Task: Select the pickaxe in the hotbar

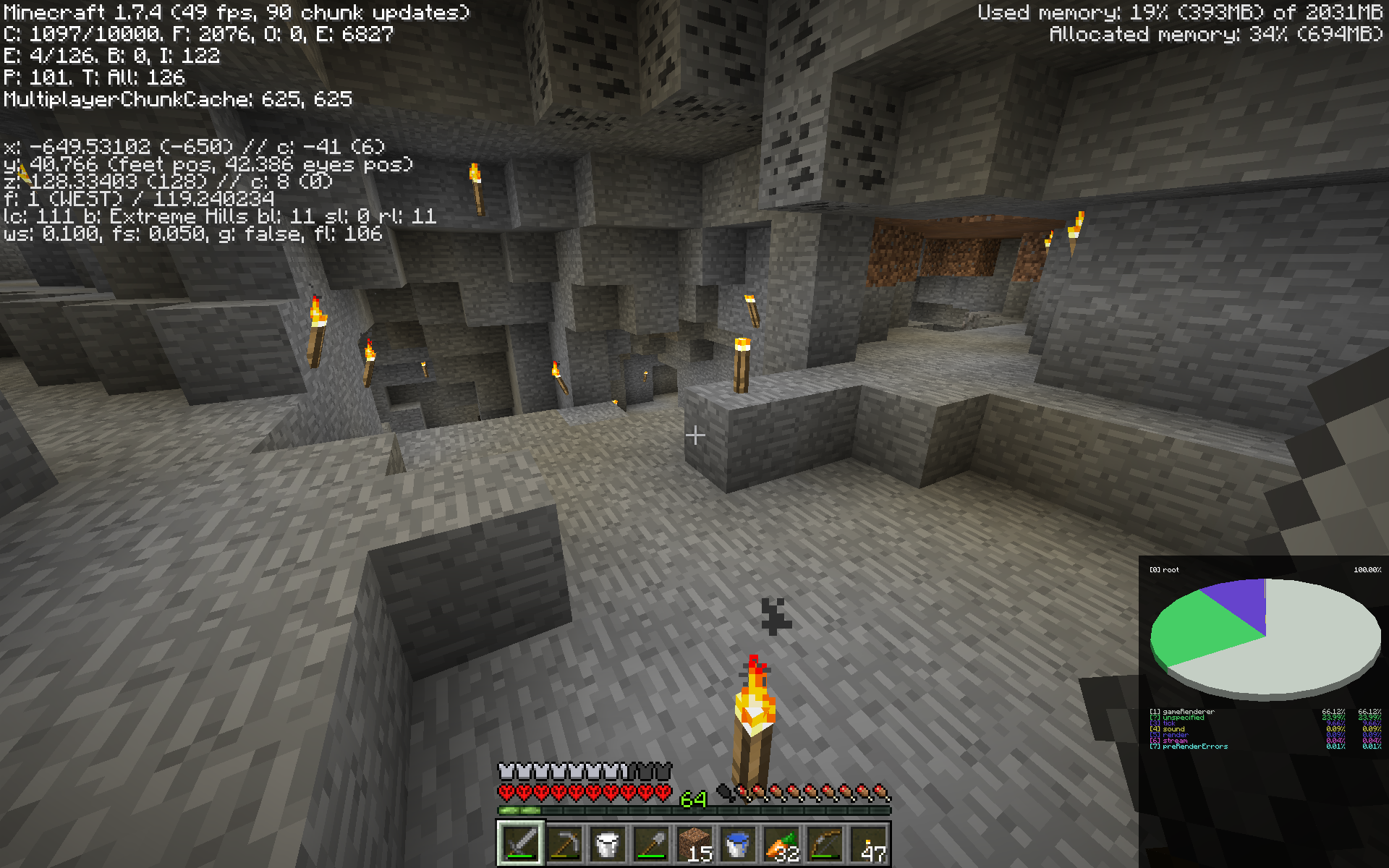Action: pos(564,843)
